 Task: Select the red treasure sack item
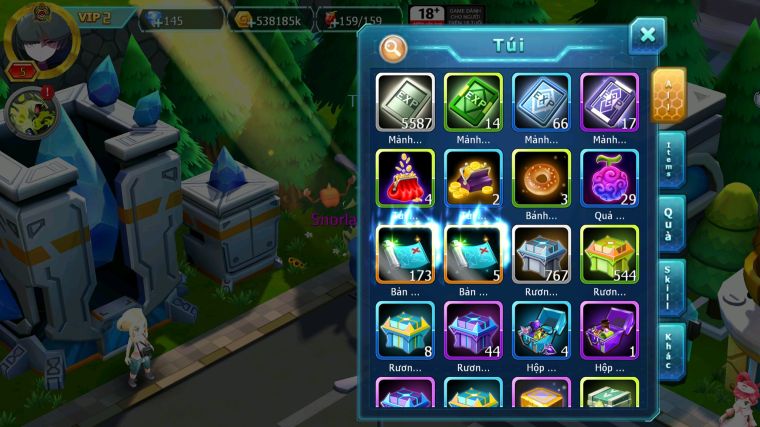(406, 178)
